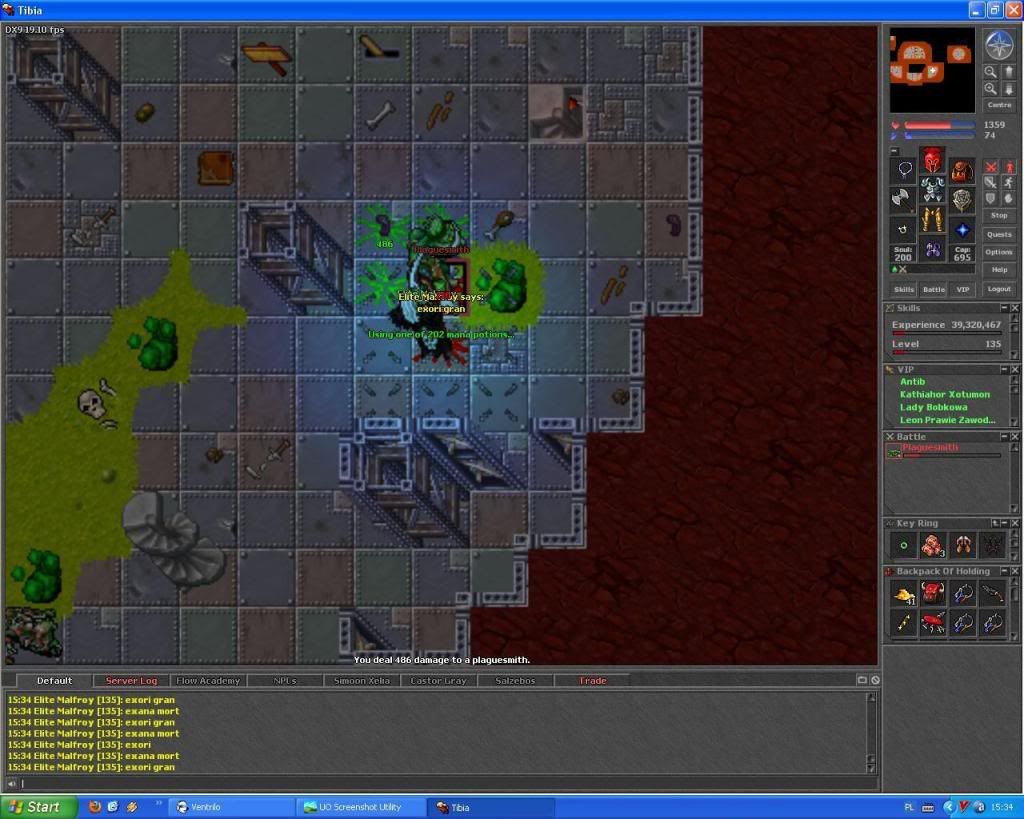1024x819 pixels.
Task: Center the minimap with Centre button
Action: [x=999, y=105]
